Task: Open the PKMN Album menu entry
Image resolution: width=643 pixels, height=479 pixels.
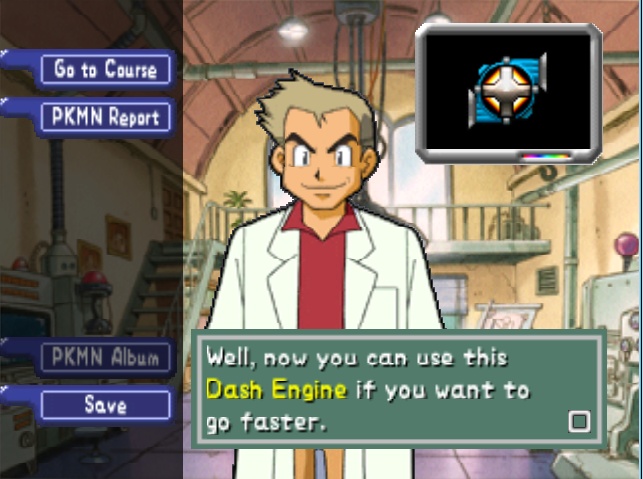Action: click(x=105, y=358)
